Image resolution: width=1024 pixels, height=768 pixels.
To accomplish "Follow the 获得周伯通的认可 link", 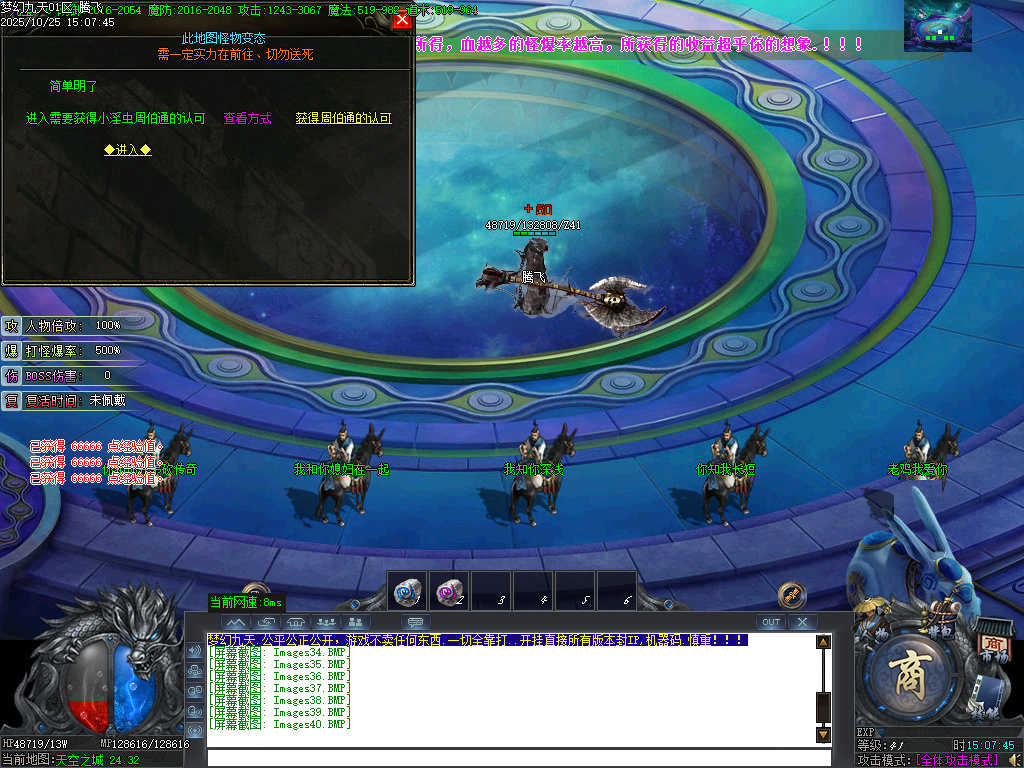I will (343, 118).
